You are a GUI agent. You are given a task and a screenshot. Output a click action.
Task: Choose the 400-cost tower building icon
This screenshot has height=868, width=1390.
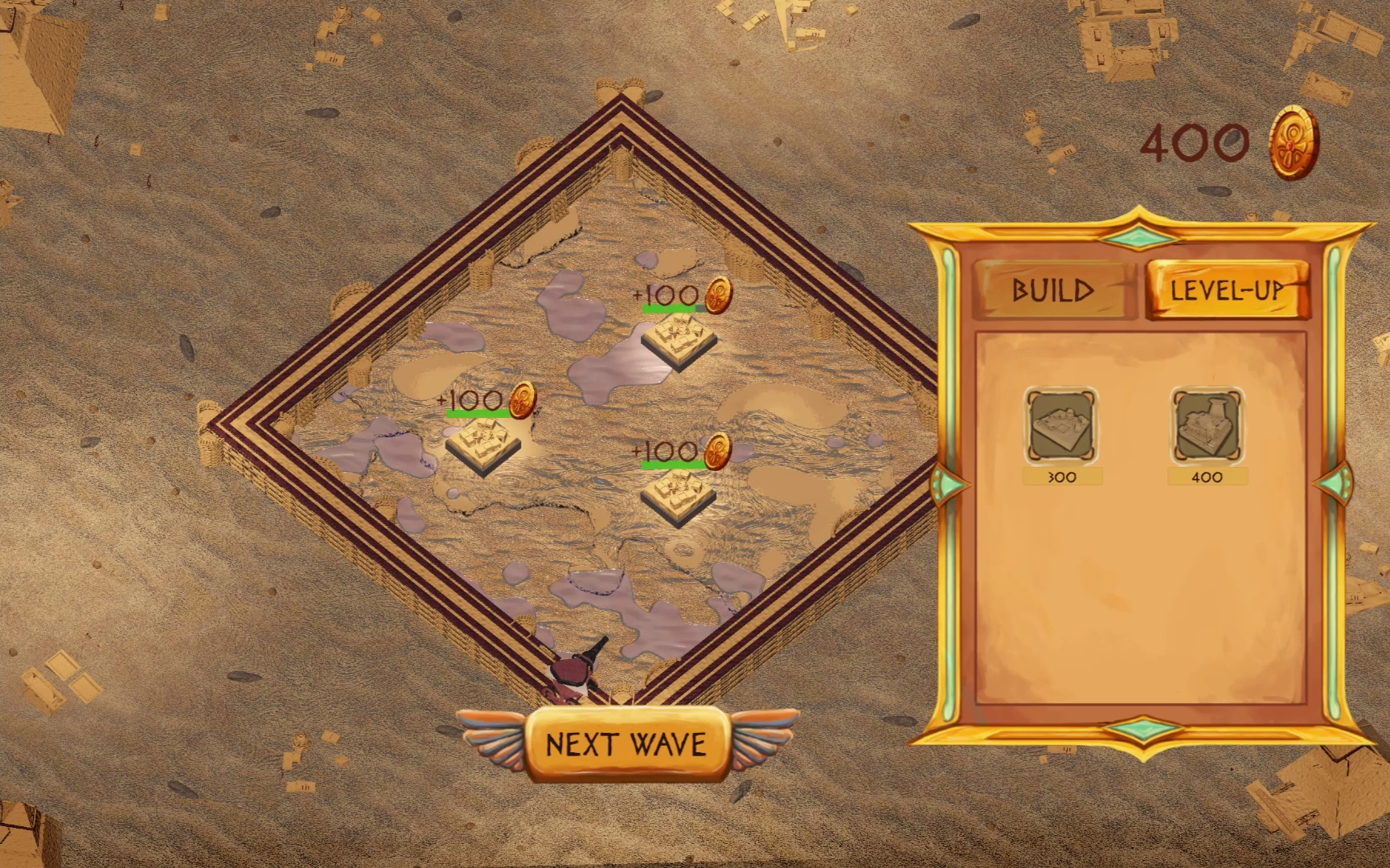click(x=1207, y=426)
